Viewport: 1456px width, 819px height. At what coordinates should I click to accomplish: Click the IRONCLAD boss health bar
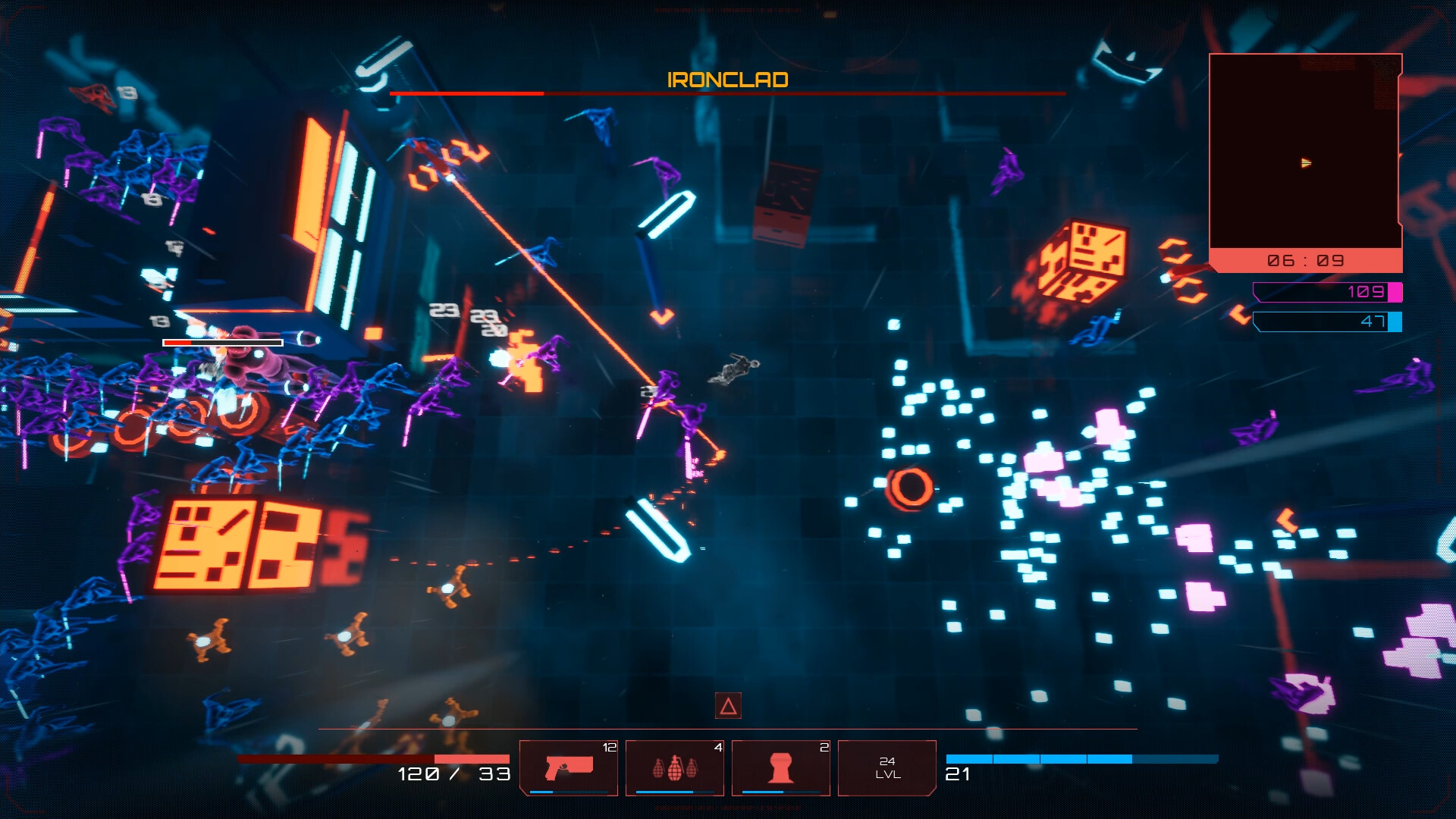pos(726,95)
